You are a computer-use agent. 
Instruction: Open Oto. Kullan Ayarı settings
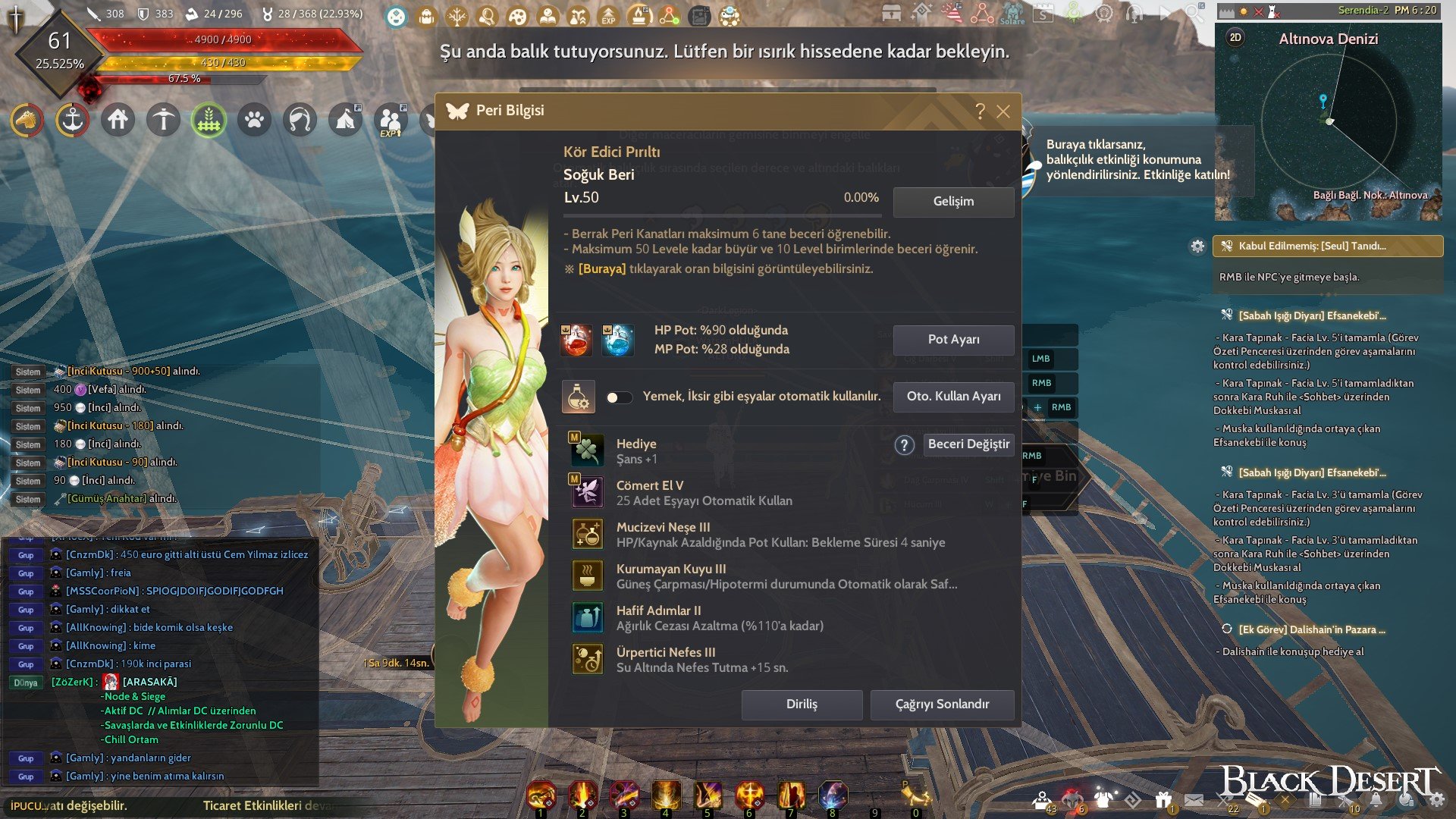point(953,397)
